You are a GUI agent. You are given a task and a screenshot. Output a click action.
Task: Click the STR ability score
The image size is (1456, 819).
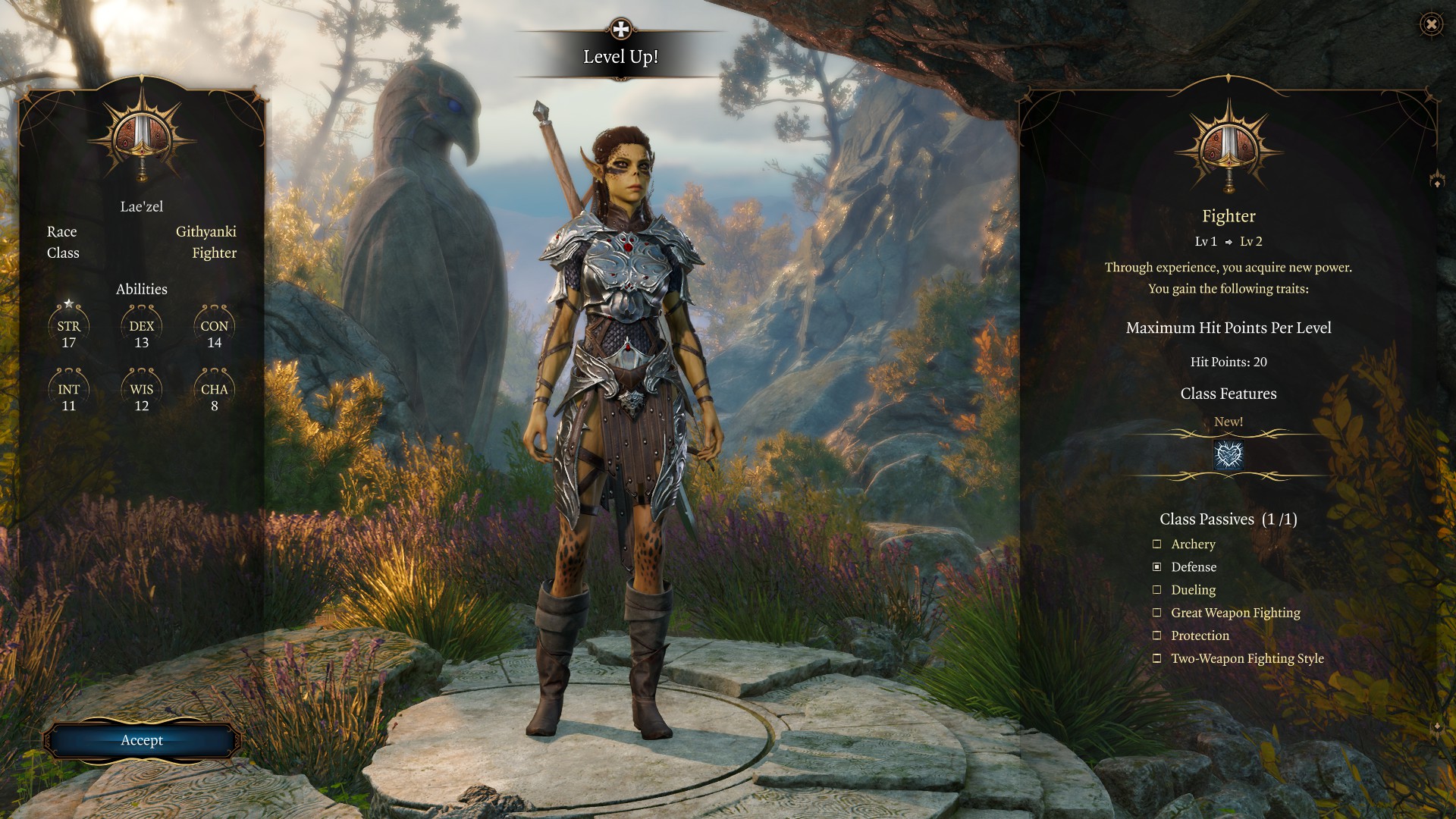(69, 332)
